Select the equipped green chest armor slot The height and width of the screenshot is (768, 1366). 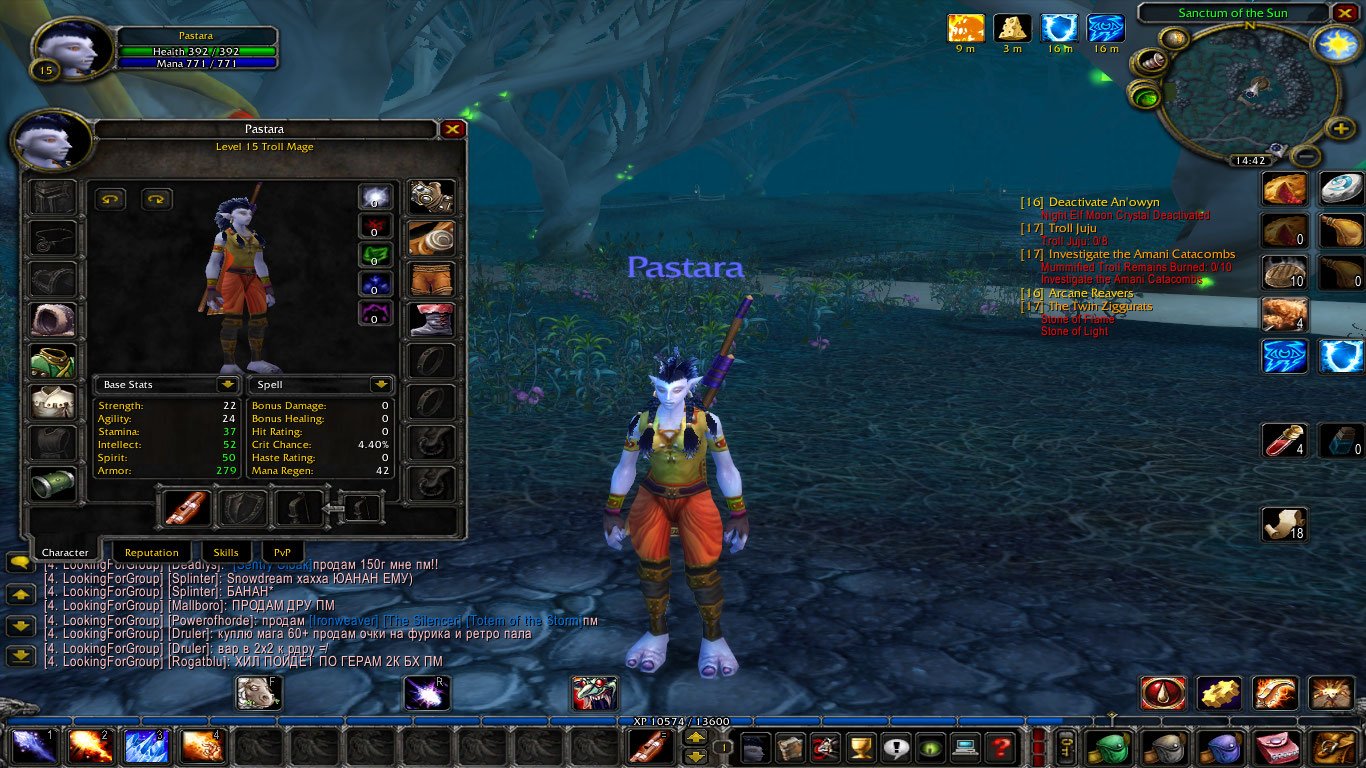pyautogui.click(x=52, y=361)
